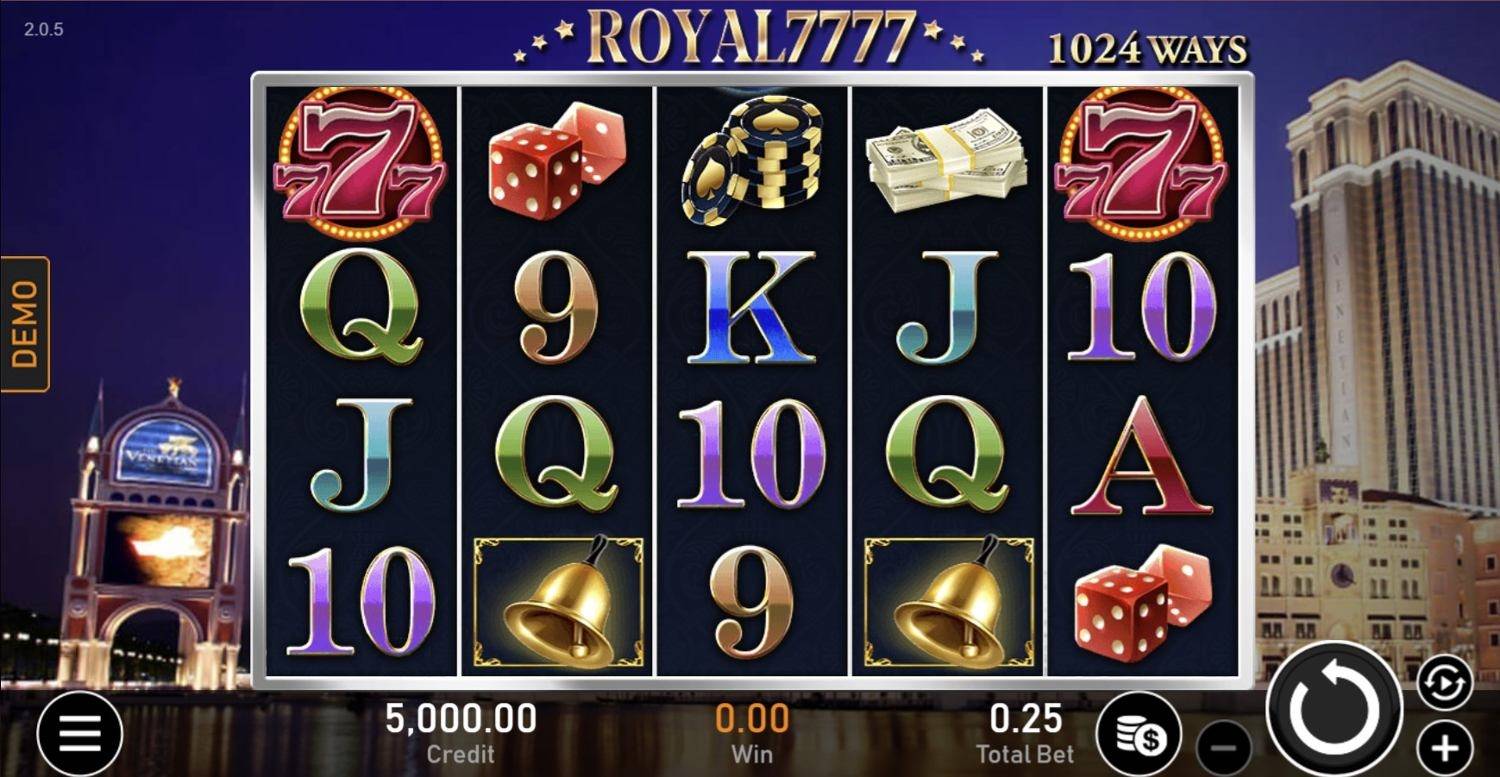1500x777 pixels.
Task: Click the poker chips symbol on reel three
Action: (755, 160)
